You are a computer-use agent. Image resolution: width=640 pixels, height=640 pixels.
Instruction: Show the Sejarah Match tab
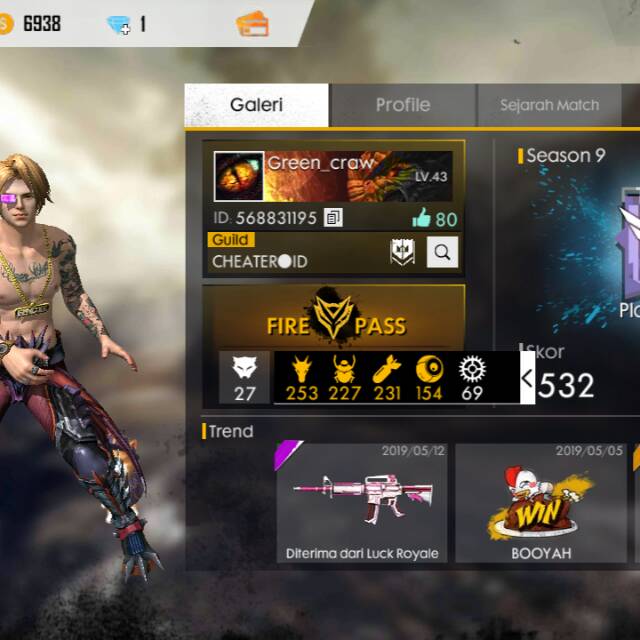(549, 105)
